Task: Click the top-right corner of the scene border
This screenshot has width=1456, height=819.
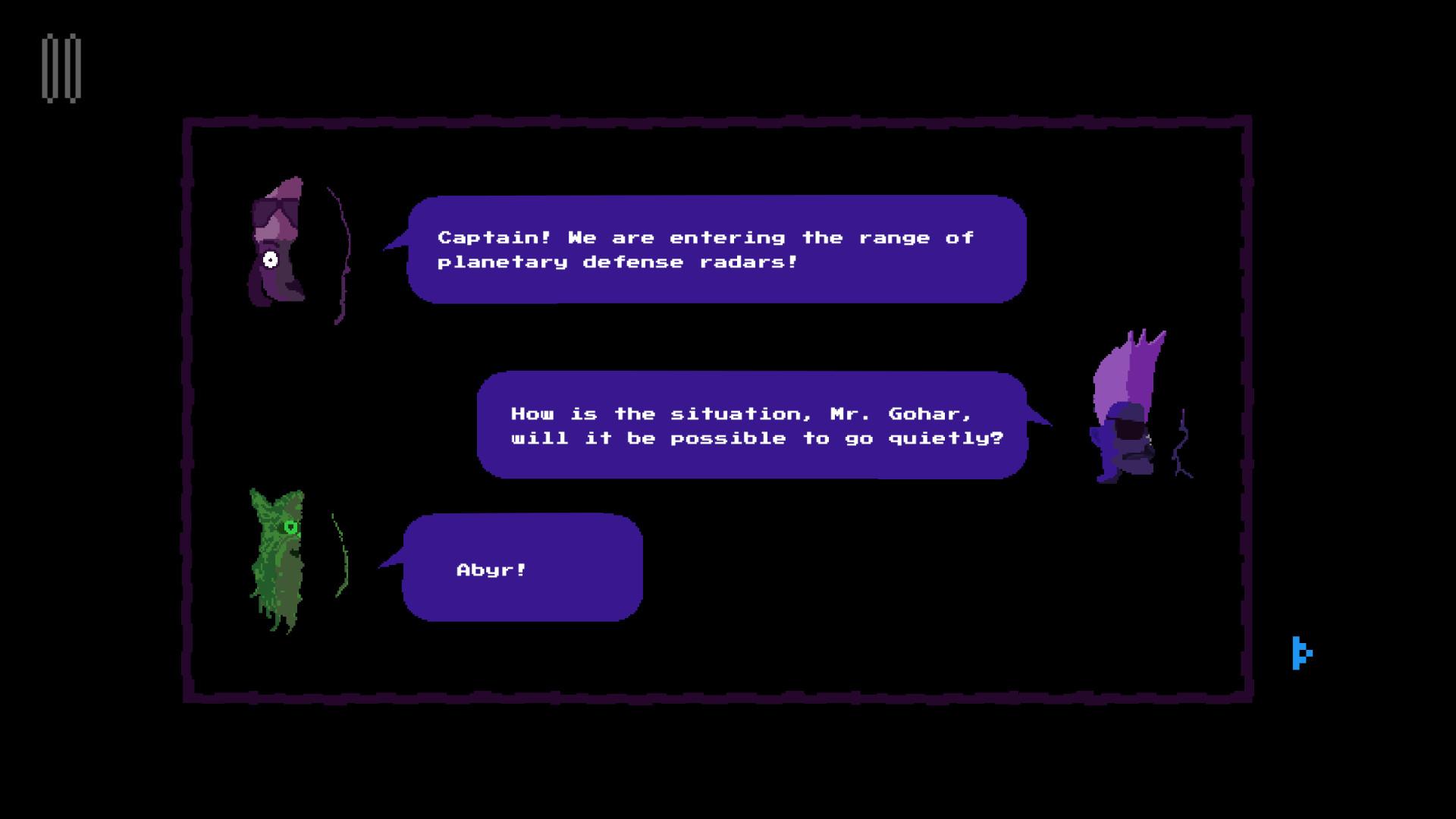Action: click(1247, 121)
